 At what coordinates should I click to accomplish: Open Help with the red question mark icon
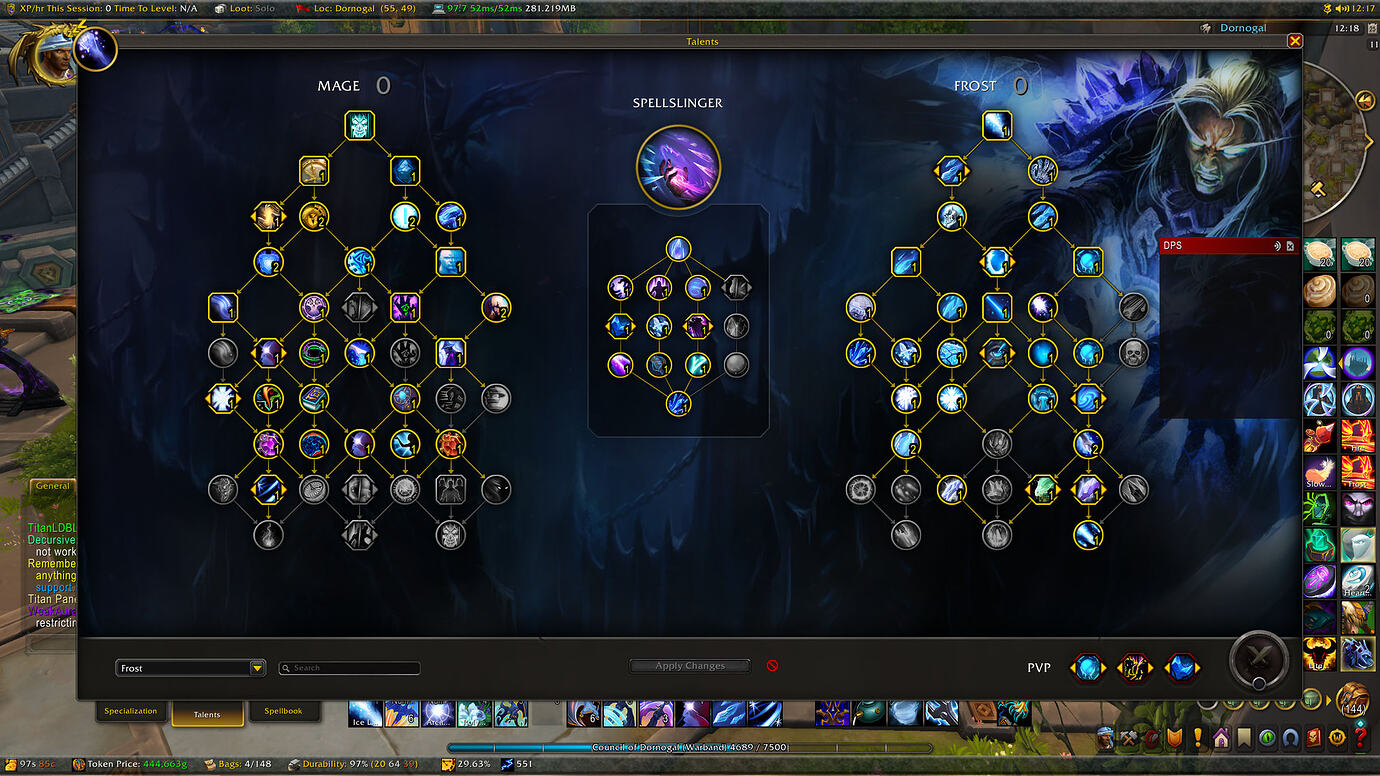coord(1360,739)
